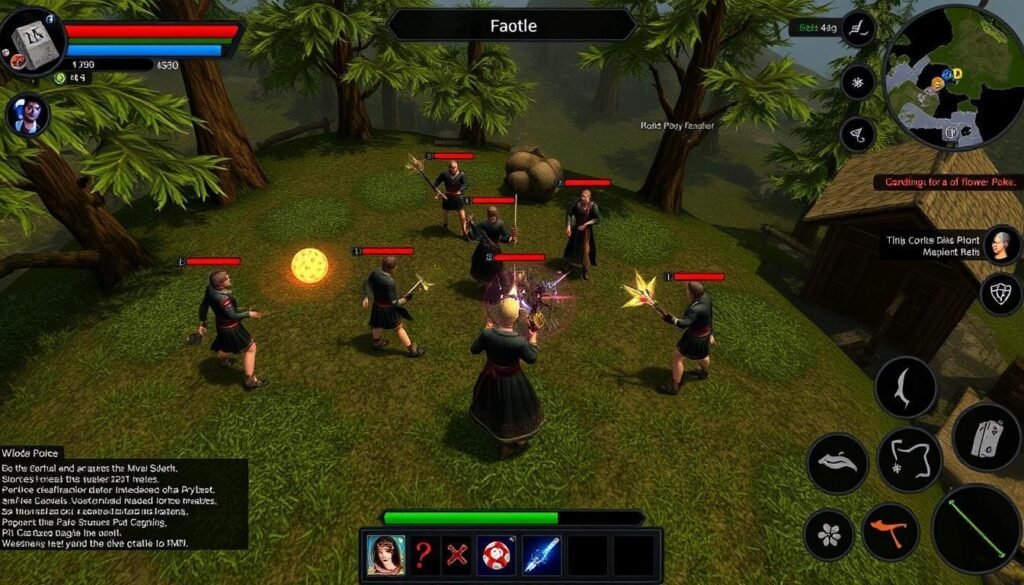
Task: Select the woman portrait hotbar slot
Action: point(386,554)
